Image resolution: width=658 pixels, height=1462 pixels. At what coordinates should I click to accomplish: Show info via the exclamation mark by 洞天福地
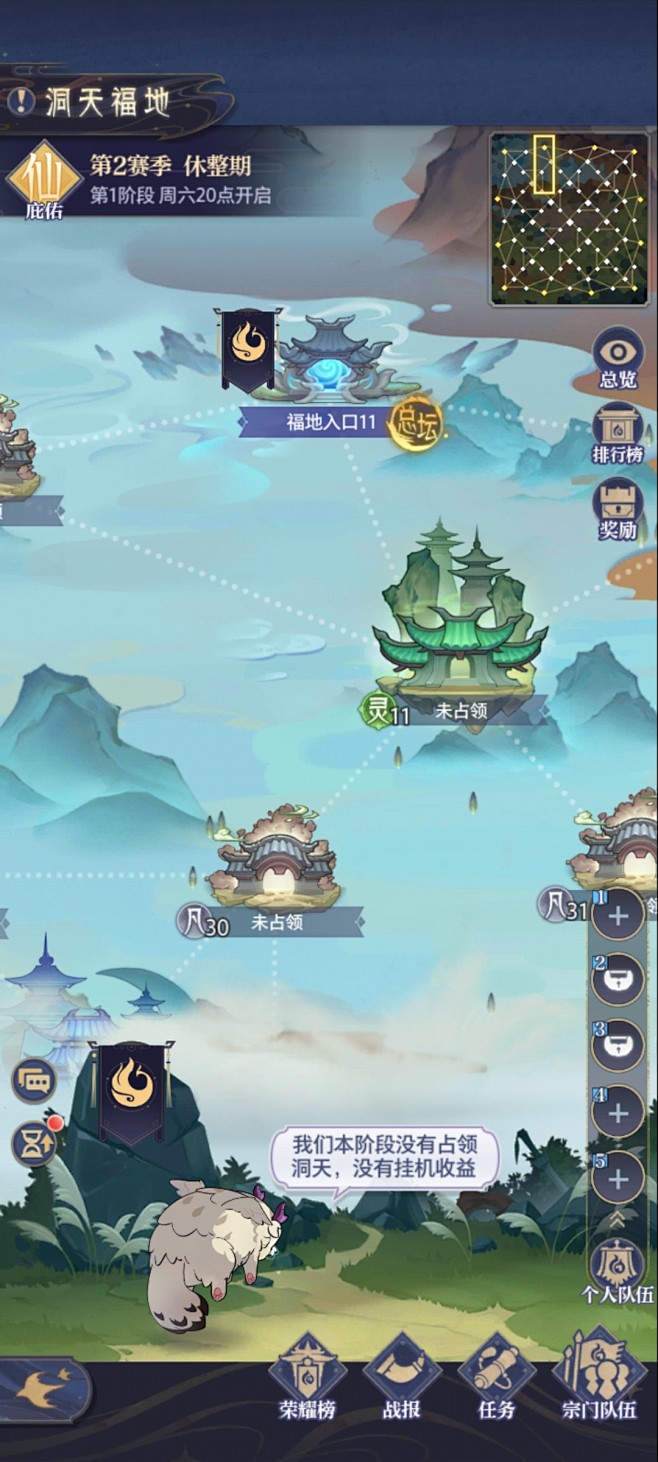click(x=19, y=100)
